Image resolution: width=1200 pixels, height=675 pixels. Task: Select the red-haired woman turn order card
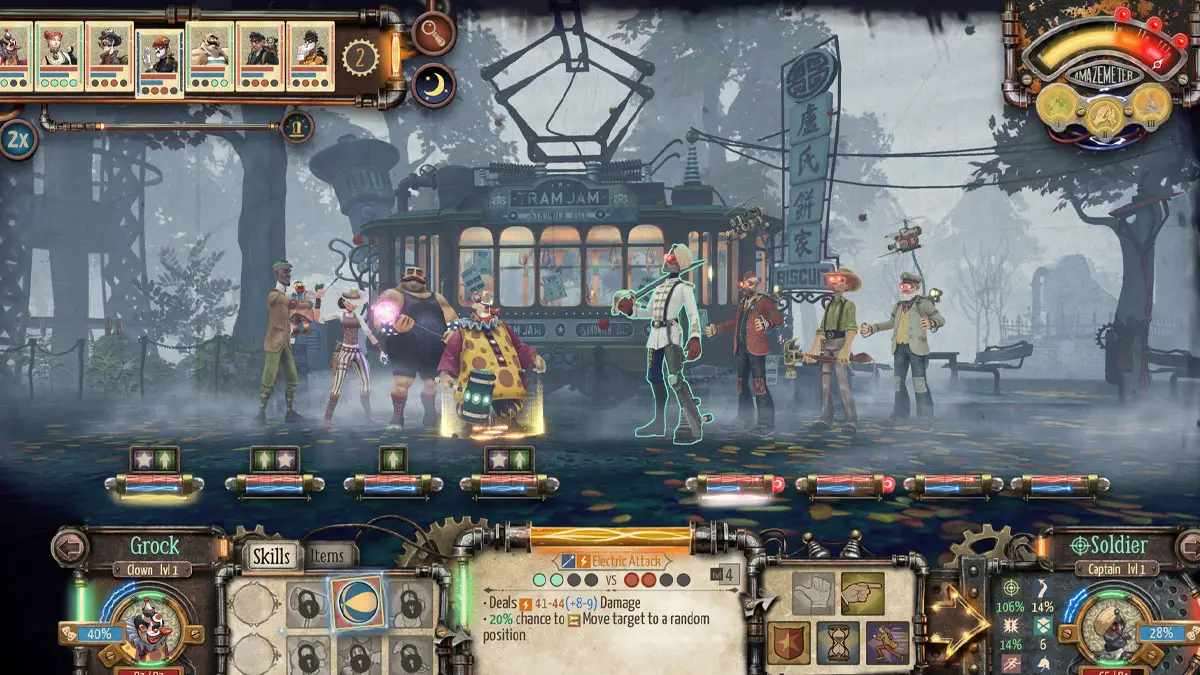pos(59,57)
